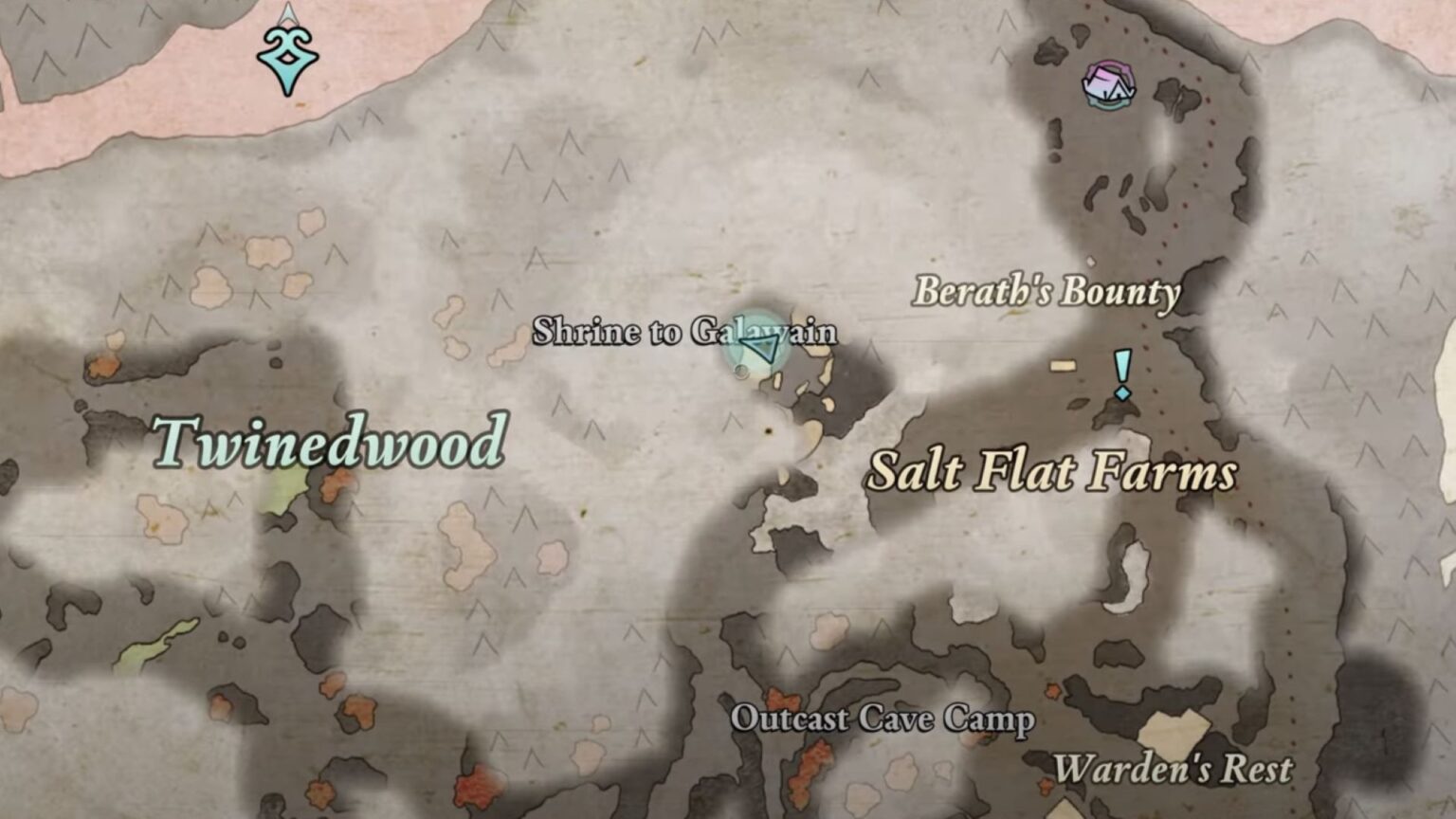Click the Twinedwood region title

[x=331, y=442]
